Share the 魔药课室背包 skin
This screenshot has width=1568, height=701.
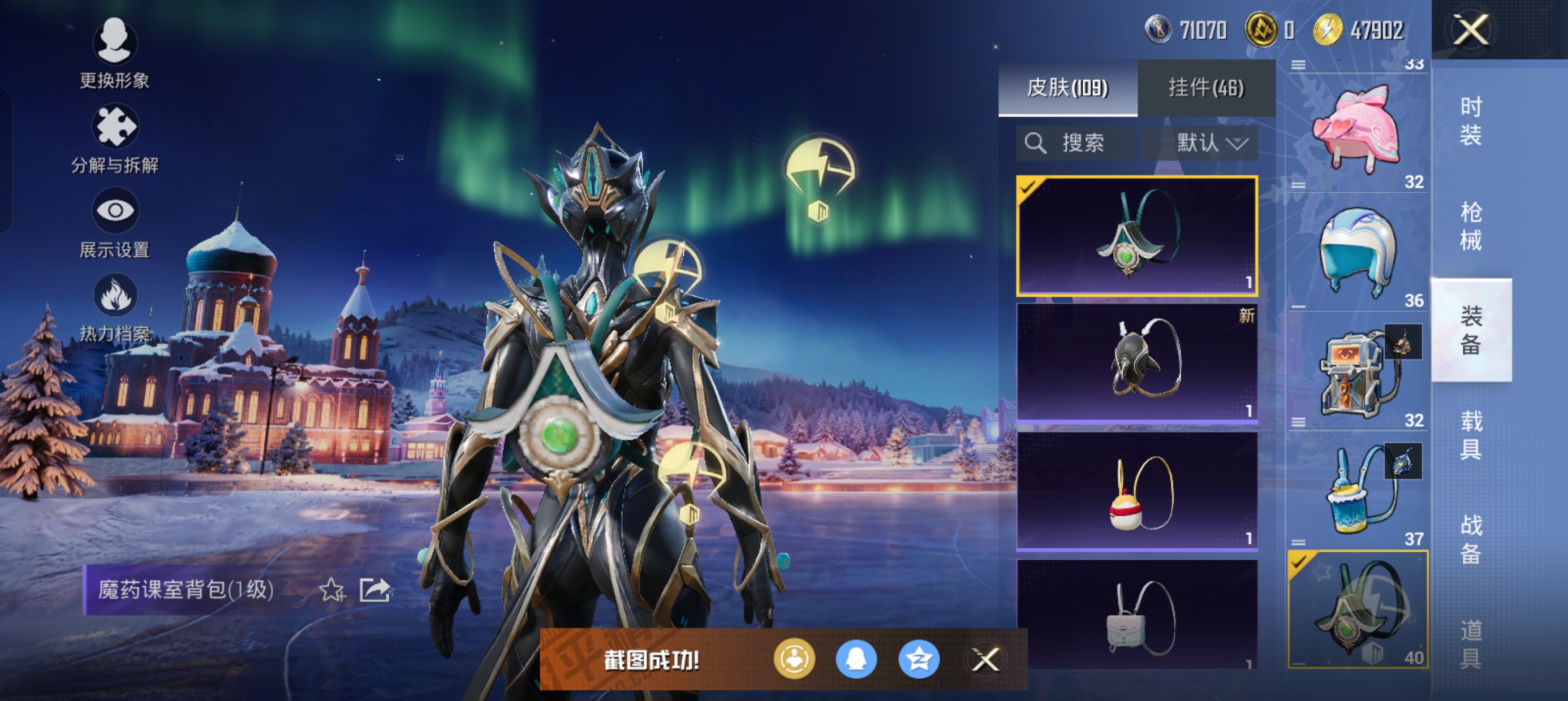[x=374, y=589]
